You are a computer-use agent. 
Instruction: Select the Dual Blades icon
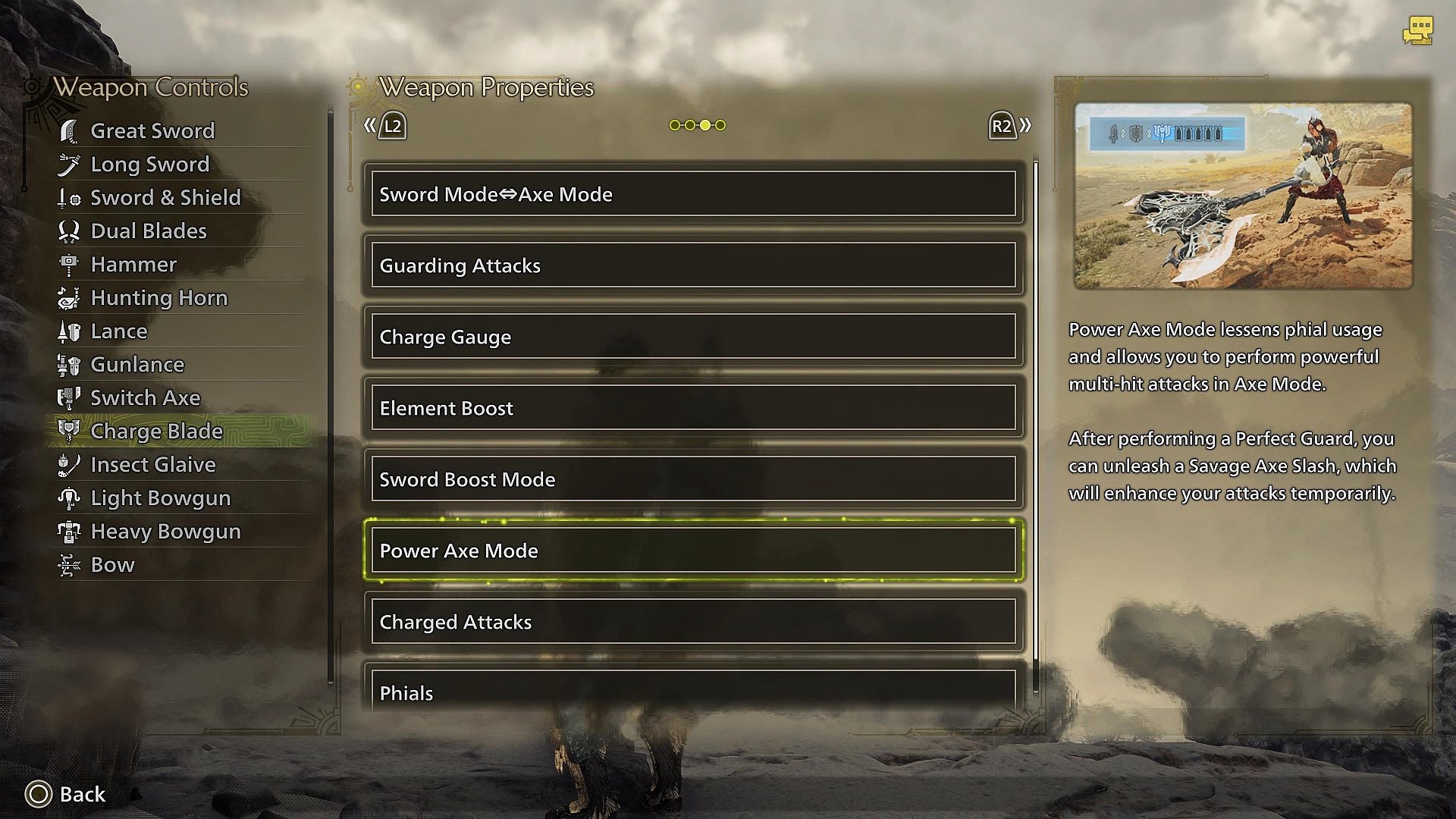[x=71, y=231]
